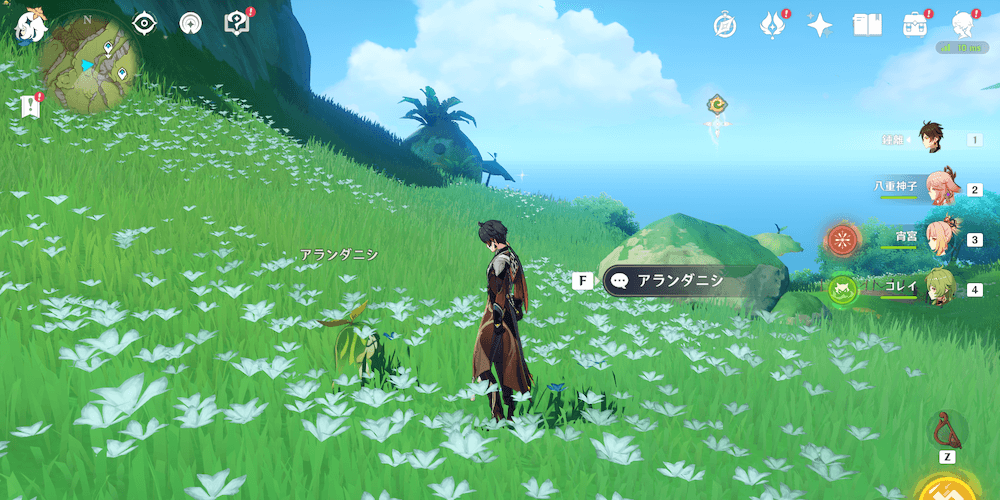1000x500 pixels.
Task: Activate the eye-shaped elemental sight icon
Action: click(x=145, y=23)
